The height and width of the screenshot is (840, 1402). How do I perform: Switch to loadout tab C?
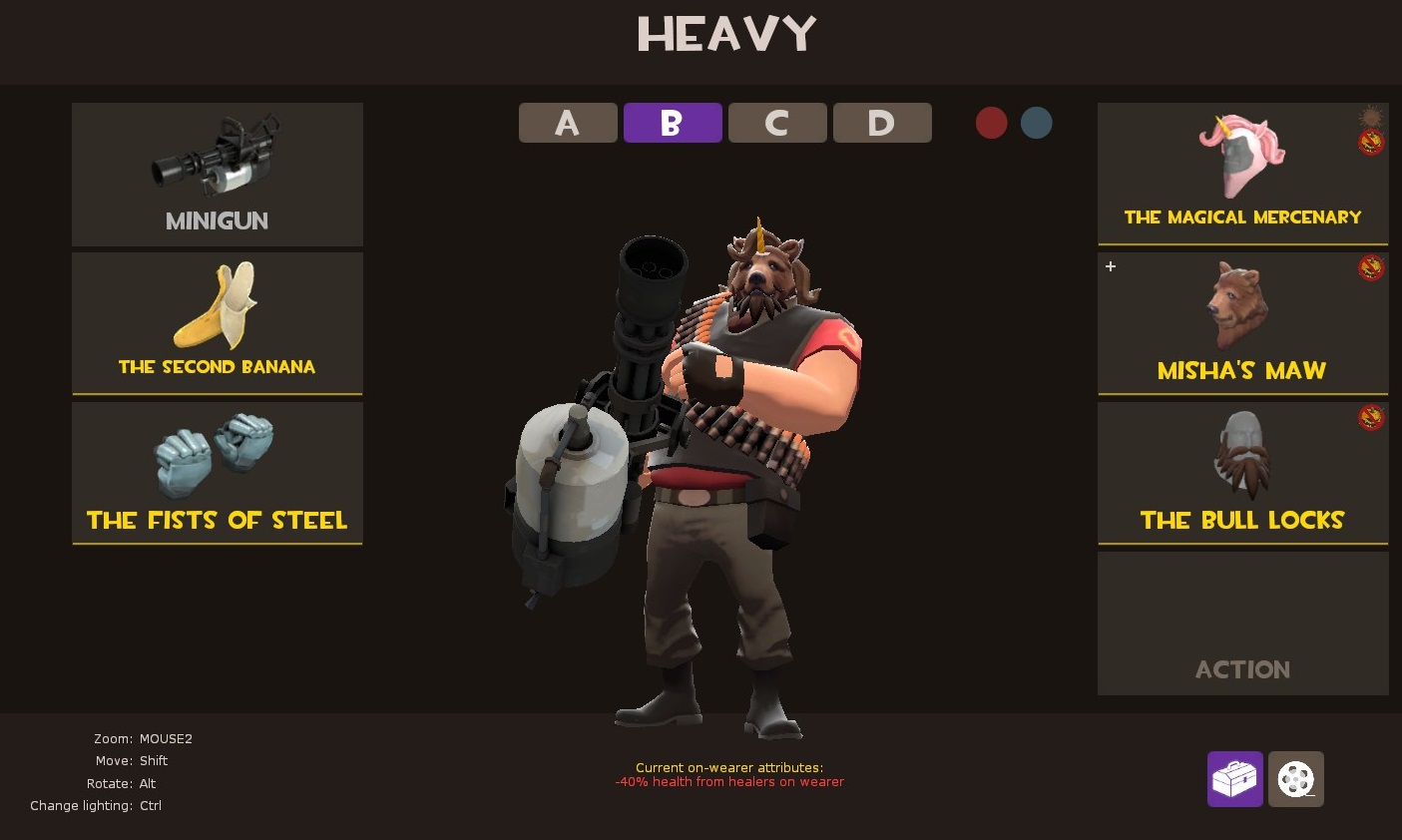click(777, 123)
